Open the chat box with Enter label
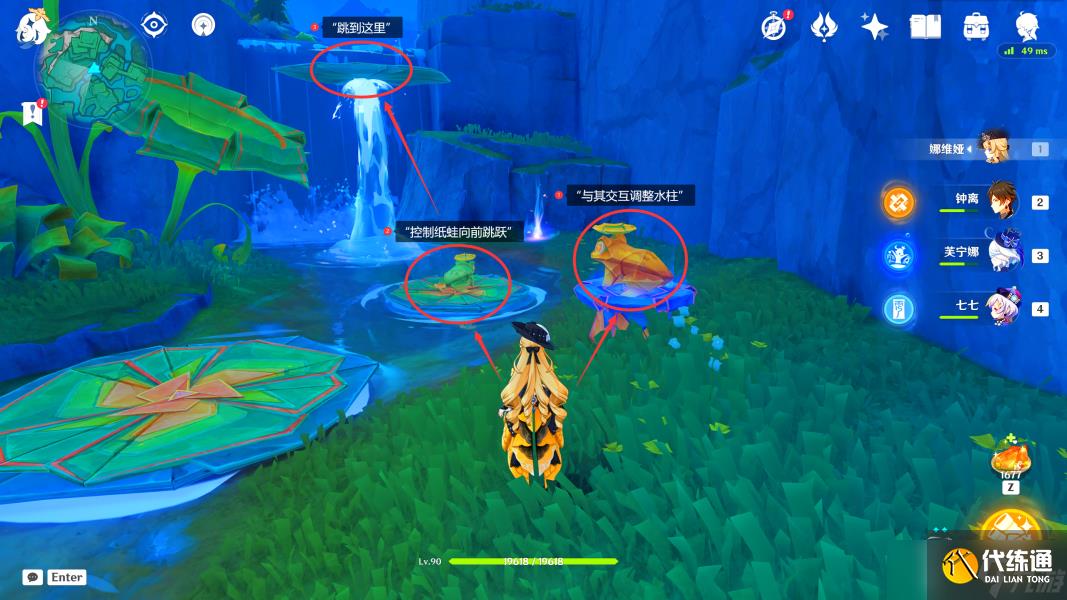The height and width of the screenshot is (600, 1067). 55,577
